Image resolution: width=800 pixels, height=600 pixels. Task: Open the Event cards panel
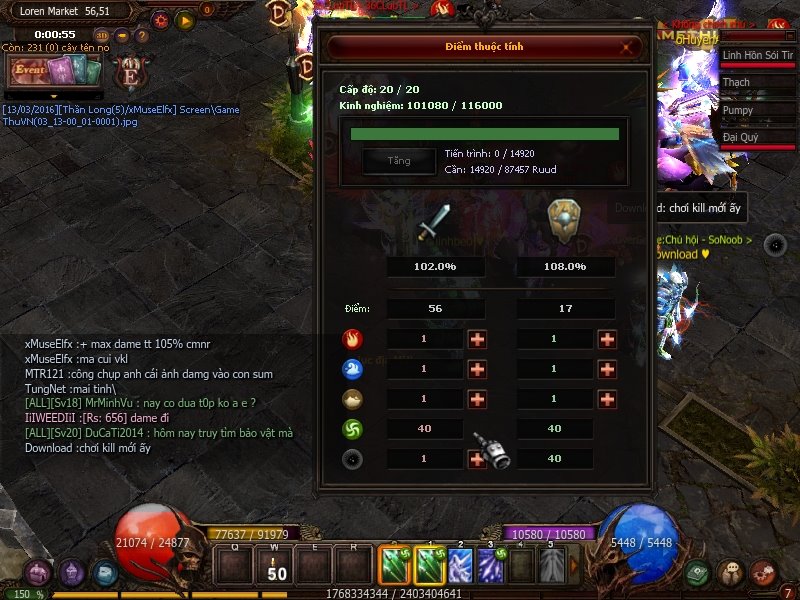[56, 71]
